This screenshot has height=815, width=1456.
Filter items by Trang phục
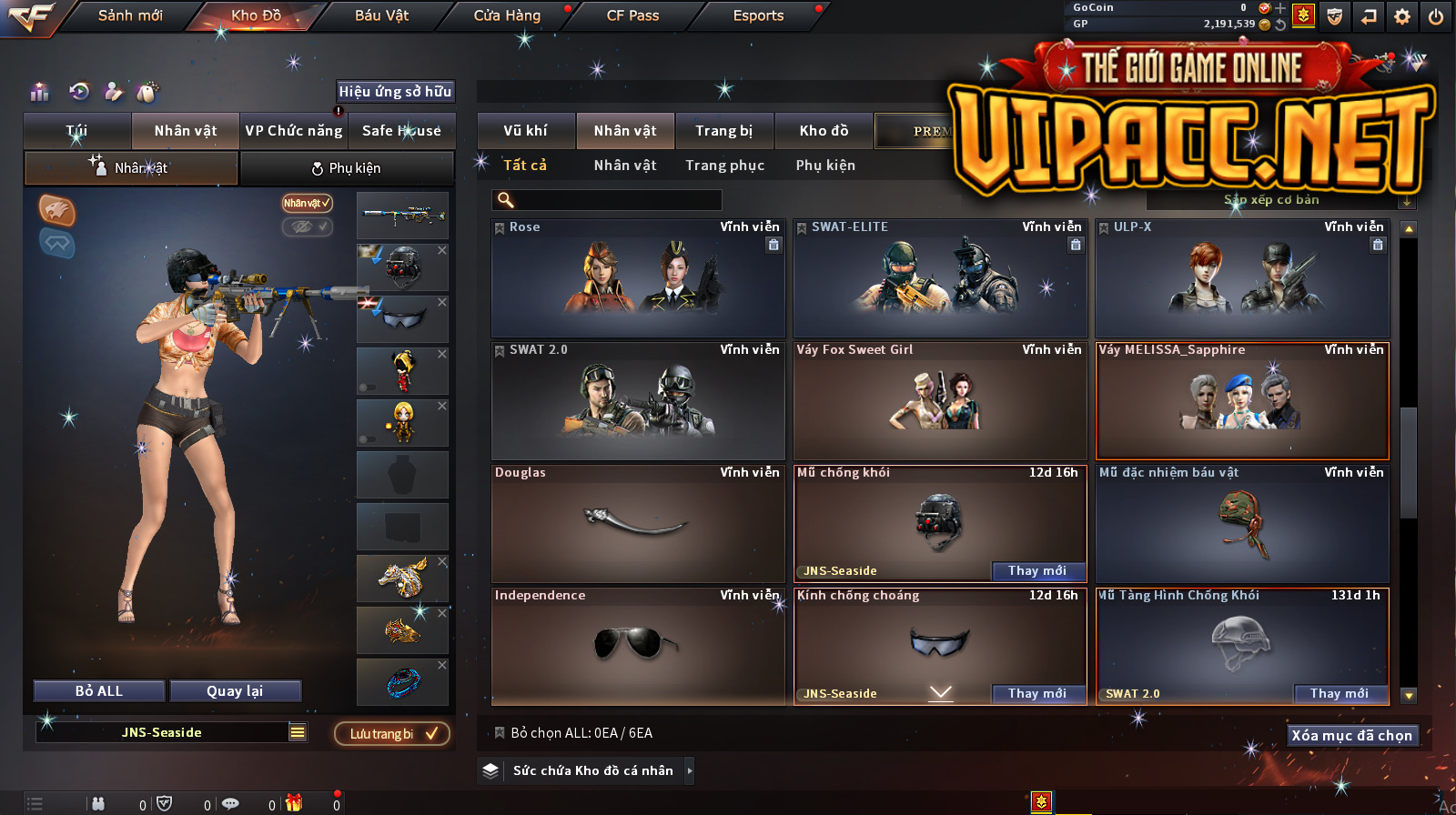click(724, 166)
